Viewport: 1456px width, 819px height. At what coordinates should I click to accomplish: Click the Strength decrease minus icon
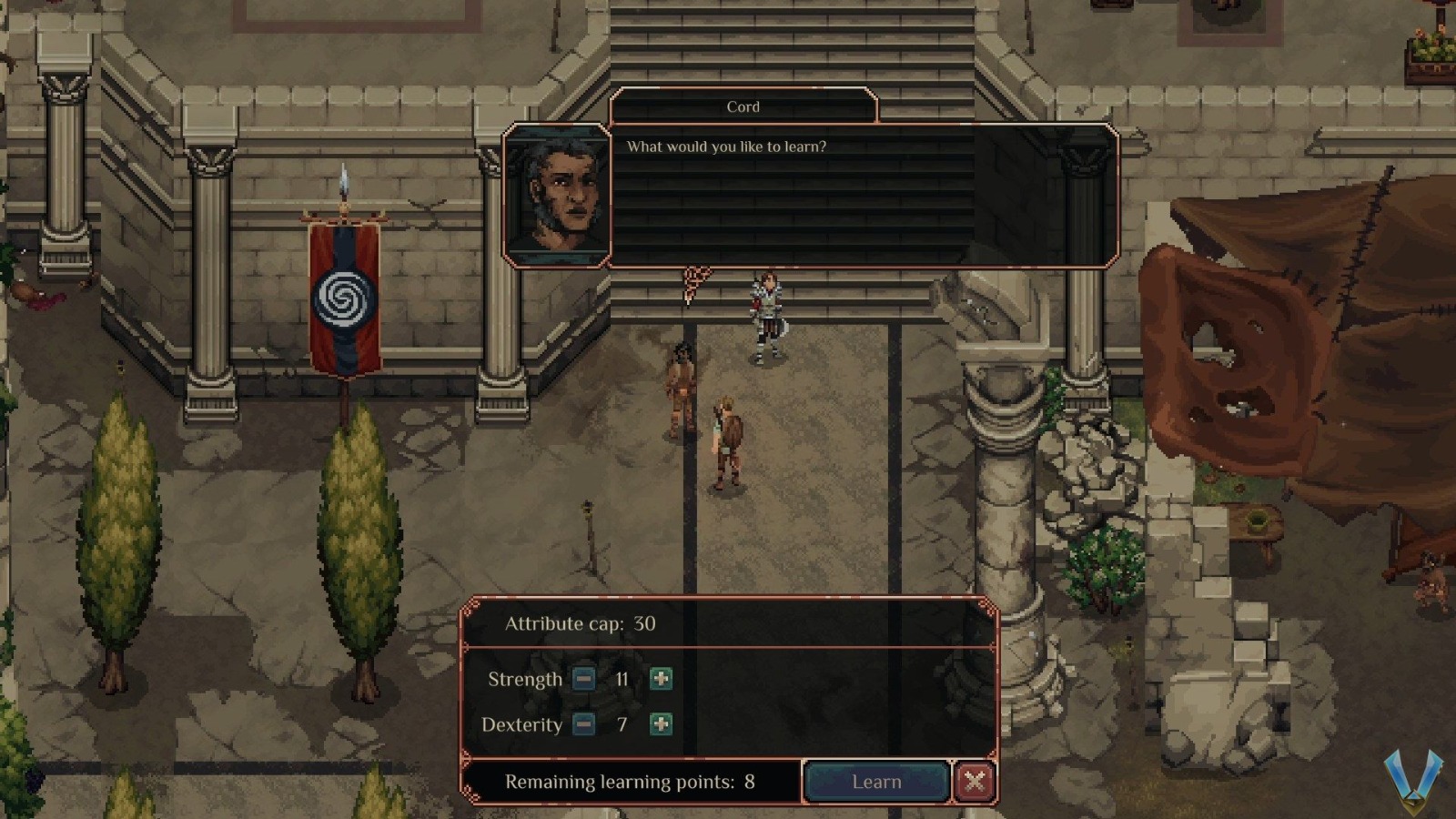point(584,680)
